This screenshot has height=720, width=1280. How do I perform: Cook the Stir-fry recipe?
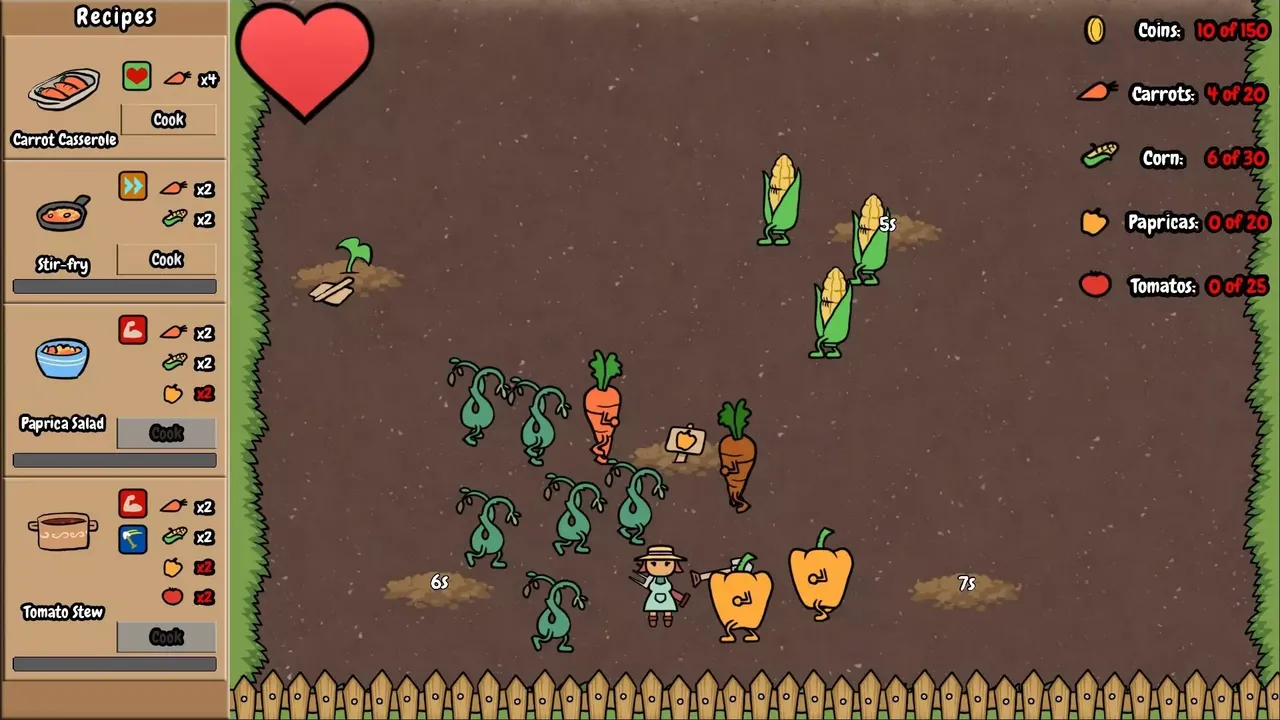[x=166, y=260]
